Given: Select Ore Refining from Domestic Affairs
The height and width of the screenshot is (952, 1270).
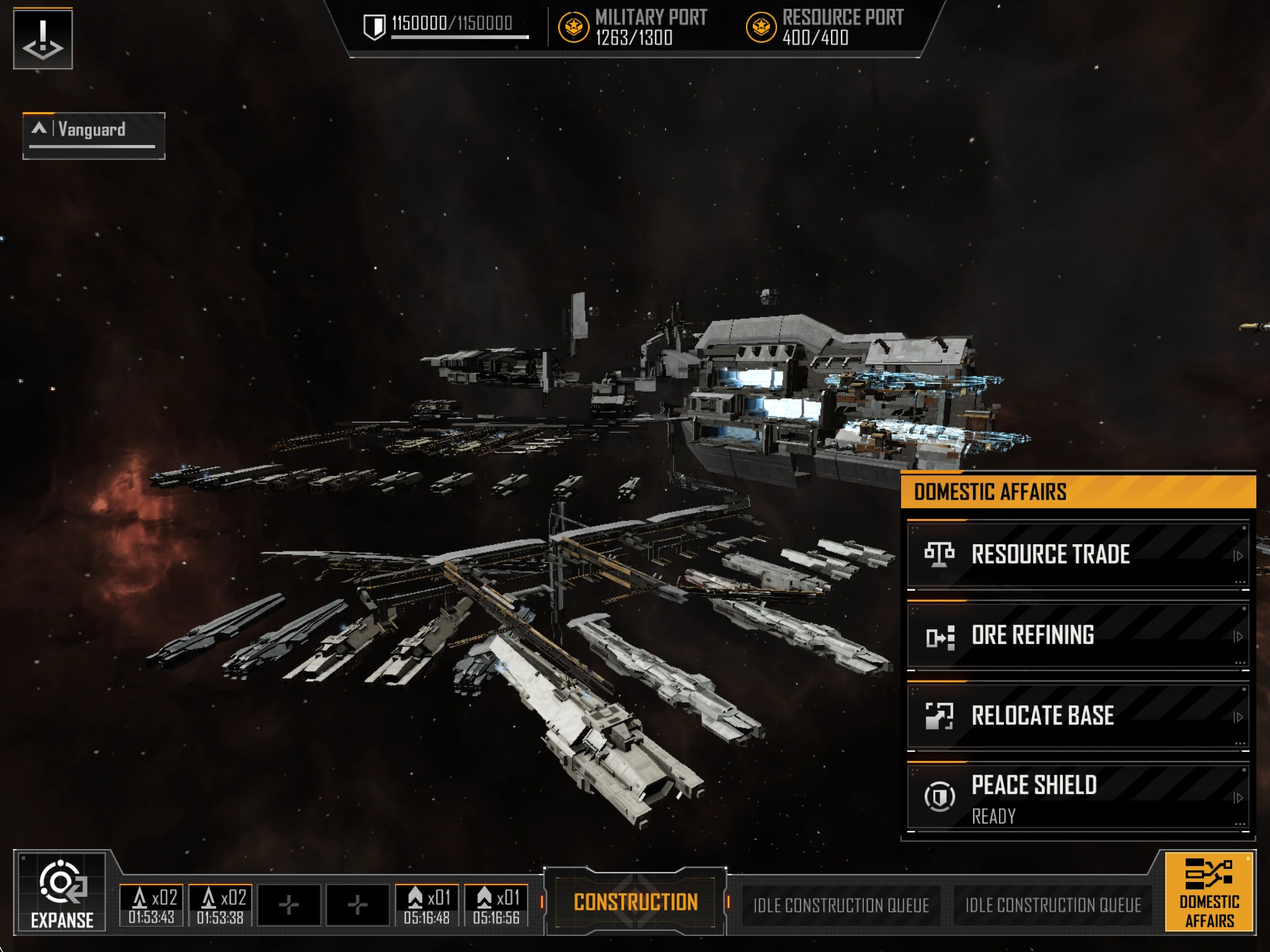Looking at the screenshot, I should point(1078,635).
